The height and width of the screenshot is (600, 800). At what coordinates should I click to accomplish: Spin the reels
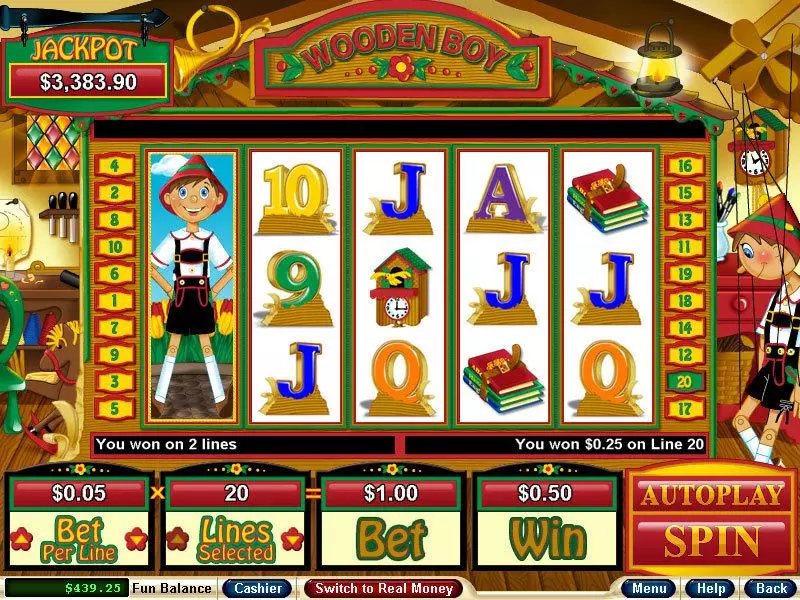point(712,541)
